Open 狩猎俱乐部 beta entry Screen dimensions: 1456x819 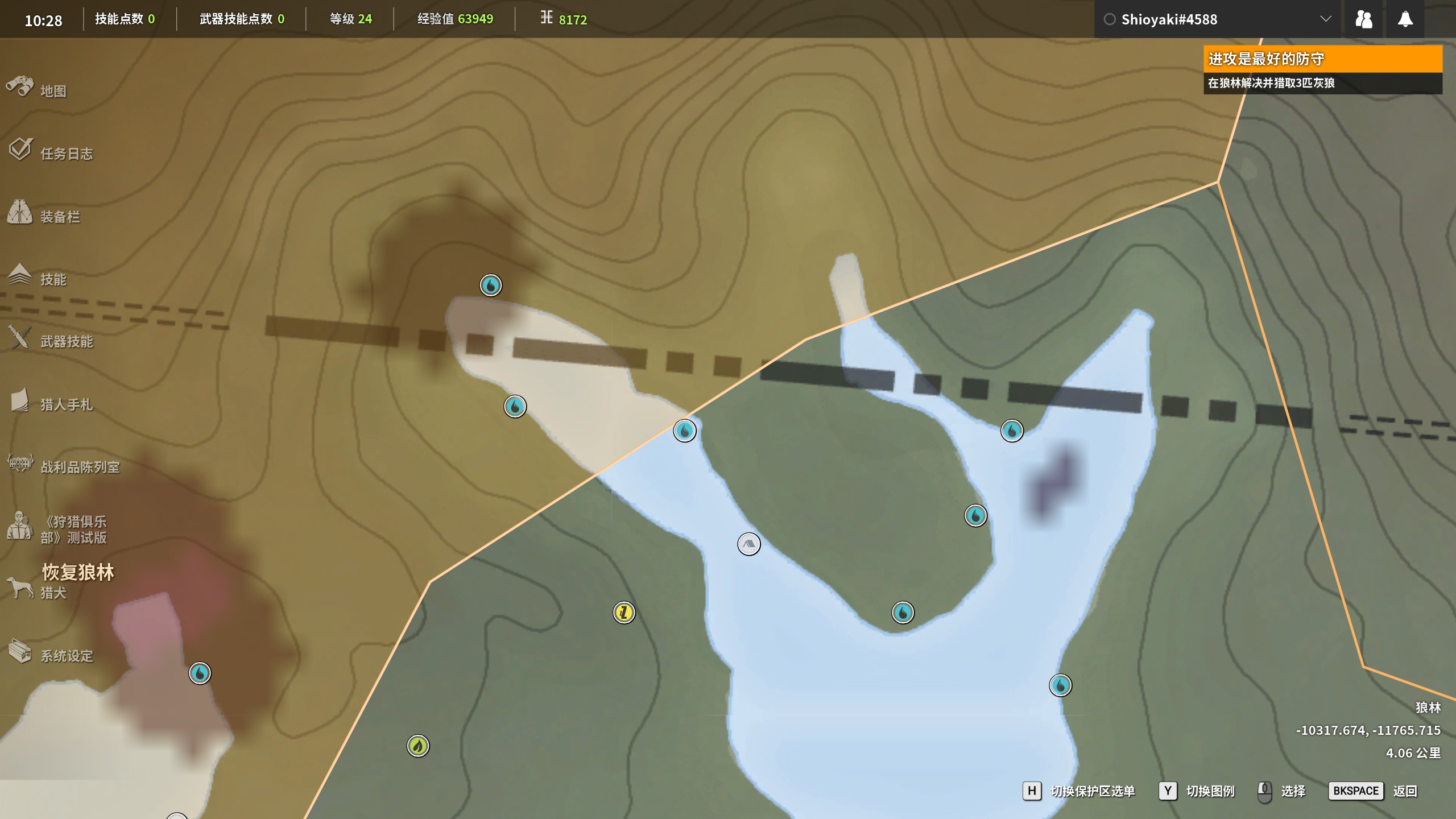click(73, 530)
